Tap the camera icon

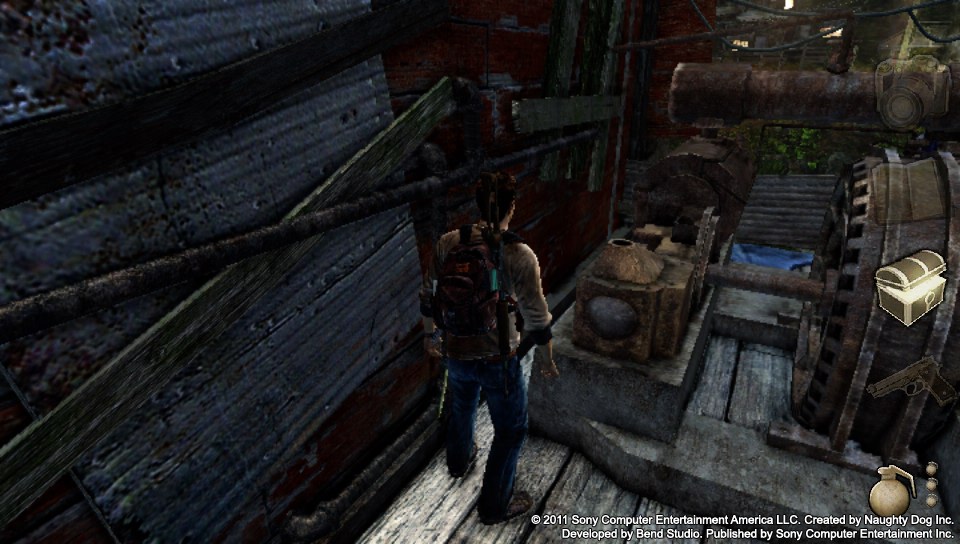click(x=911, y=92)
